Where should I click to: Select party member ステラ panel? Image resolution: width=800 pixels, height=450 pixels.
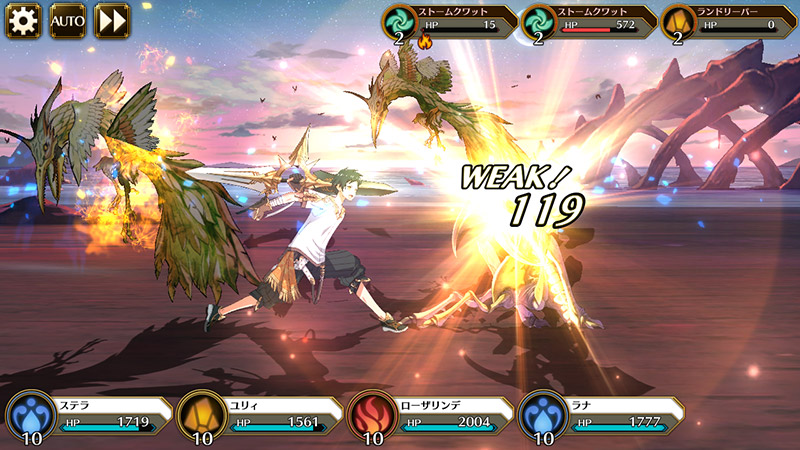coord(88,416)
